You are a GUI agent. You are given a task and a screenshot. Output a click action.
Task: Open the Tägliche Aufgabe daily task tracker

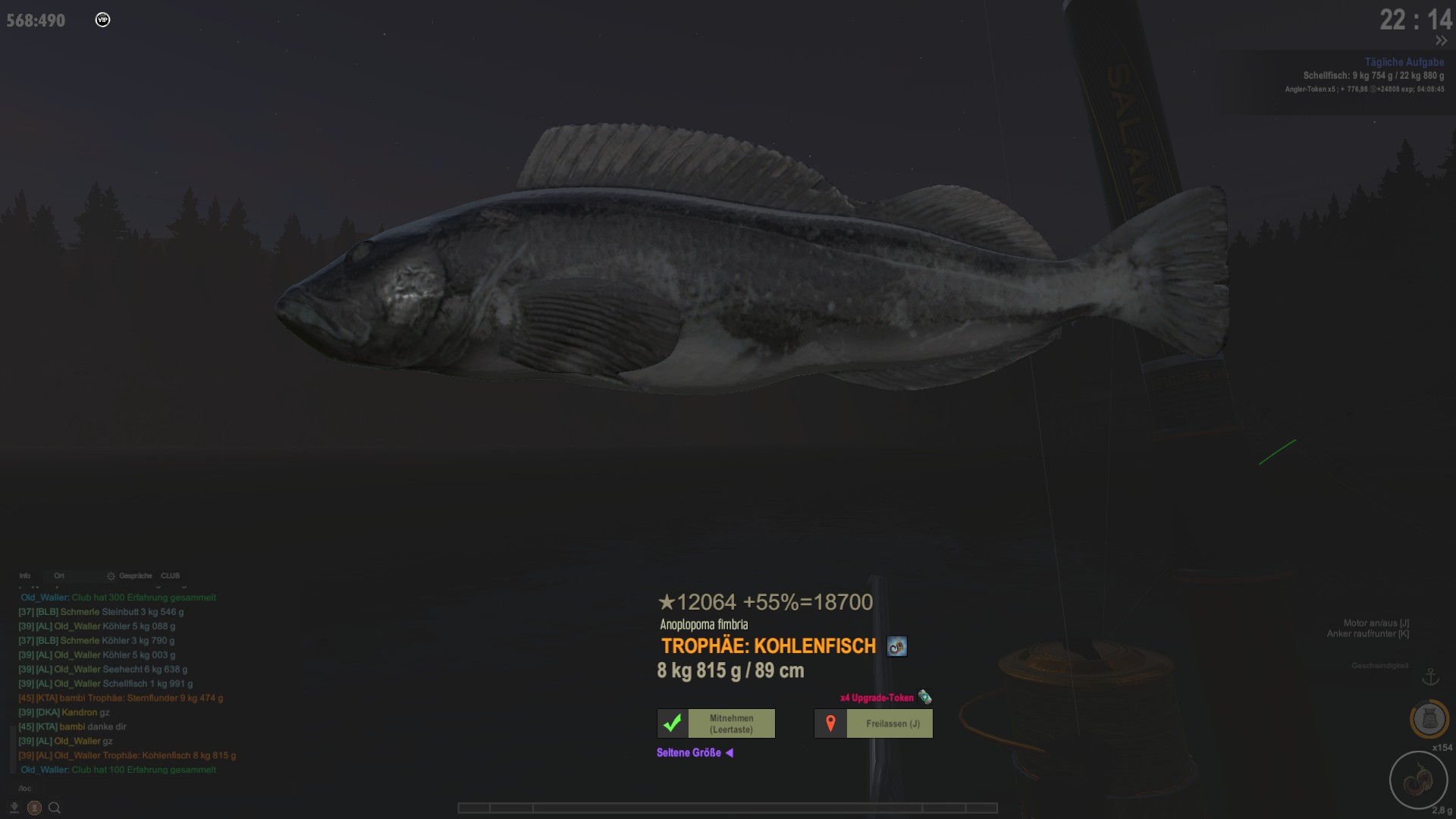click(x=1404, y=62)
